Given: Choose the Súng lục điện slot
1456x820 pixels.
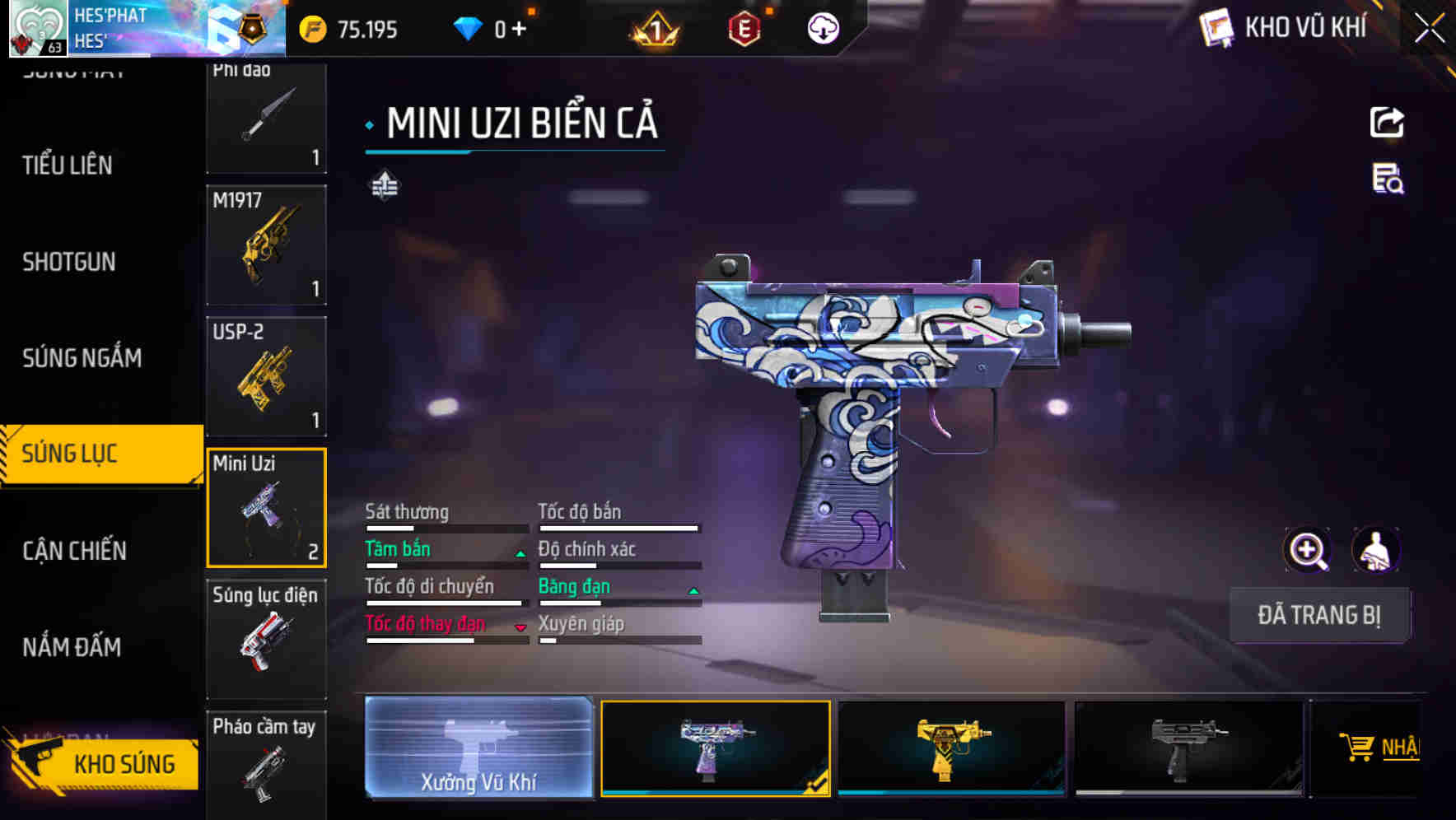Looking at the screenshot, I should click(266, 639).
